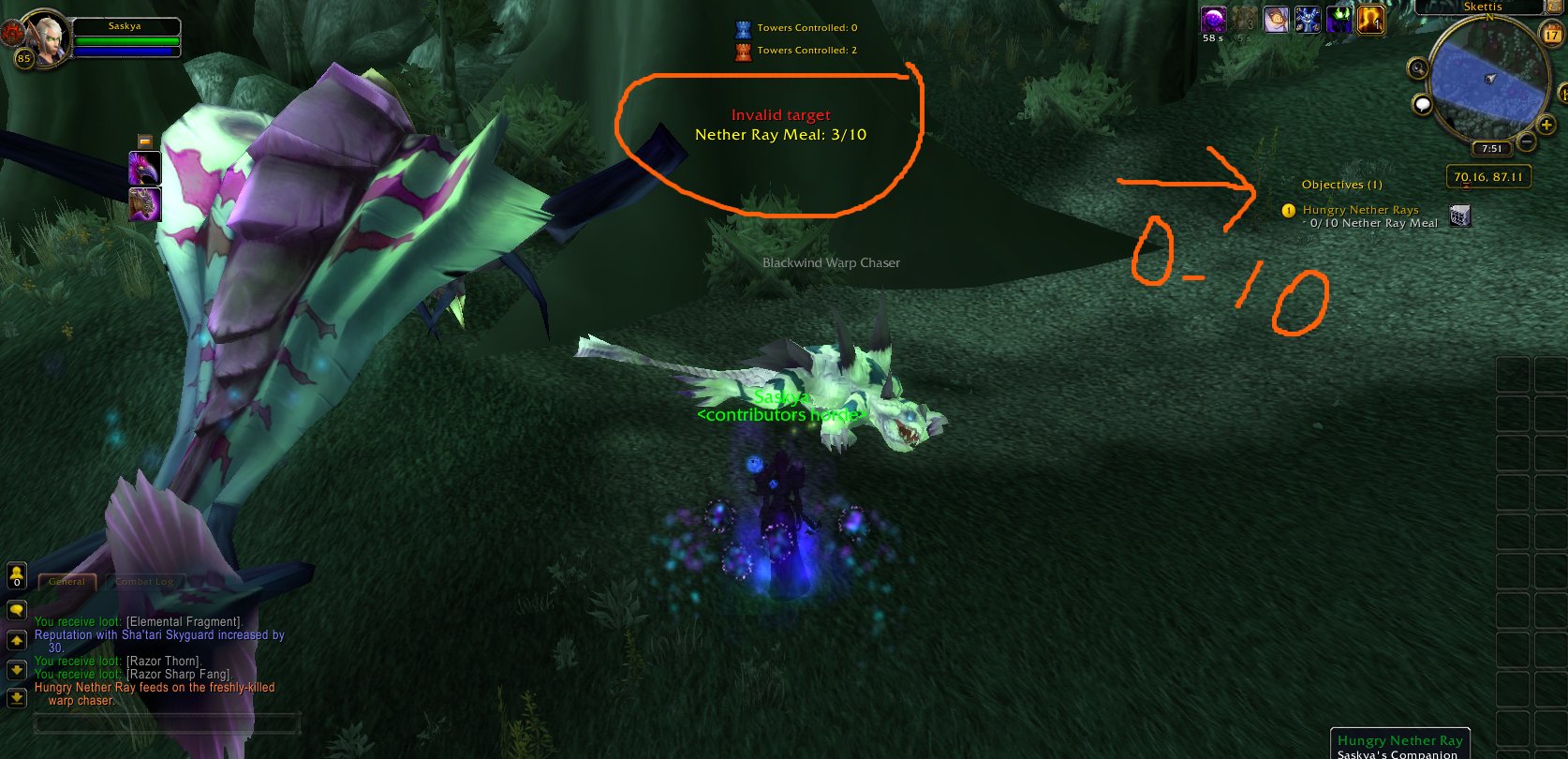
Task: Open the social pane via the yellow person icon
Action: tap(16, 575)
